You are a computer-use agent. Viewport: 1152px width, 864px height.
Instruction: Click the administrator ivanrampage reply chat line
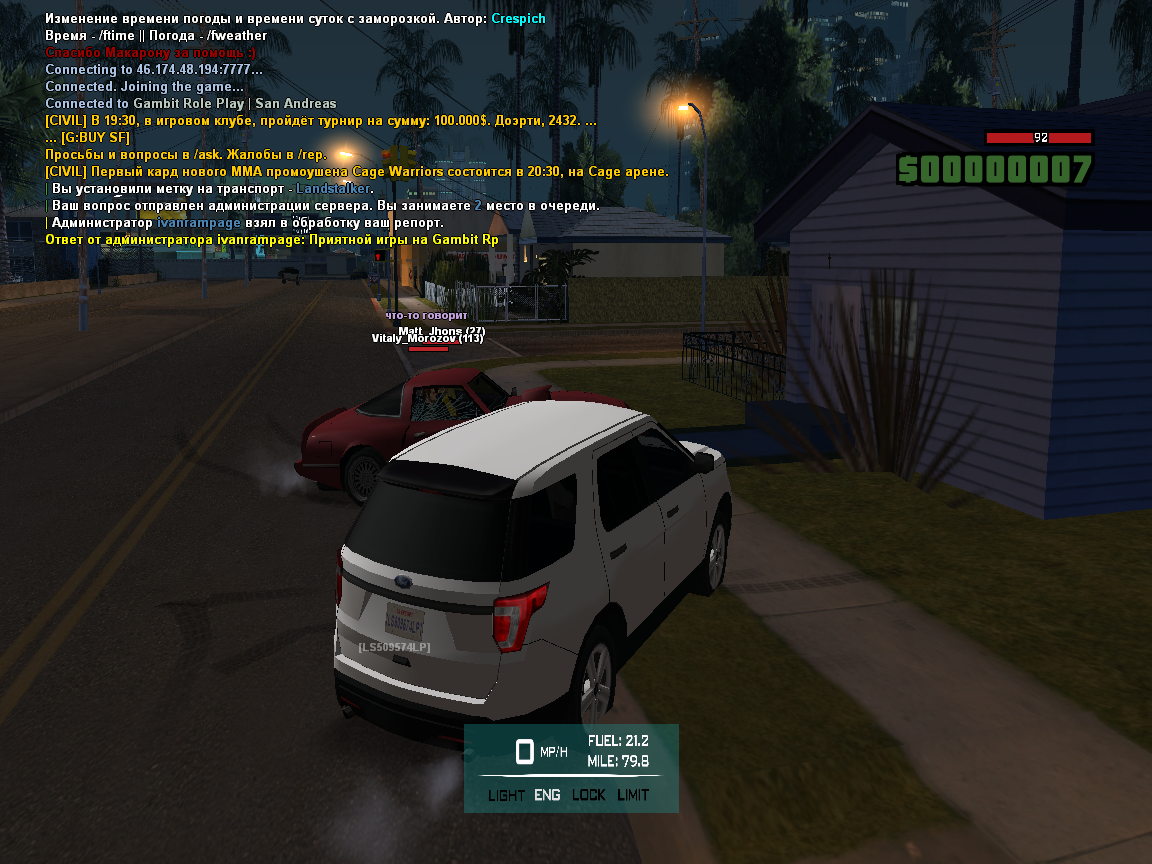tap(271, 239)
